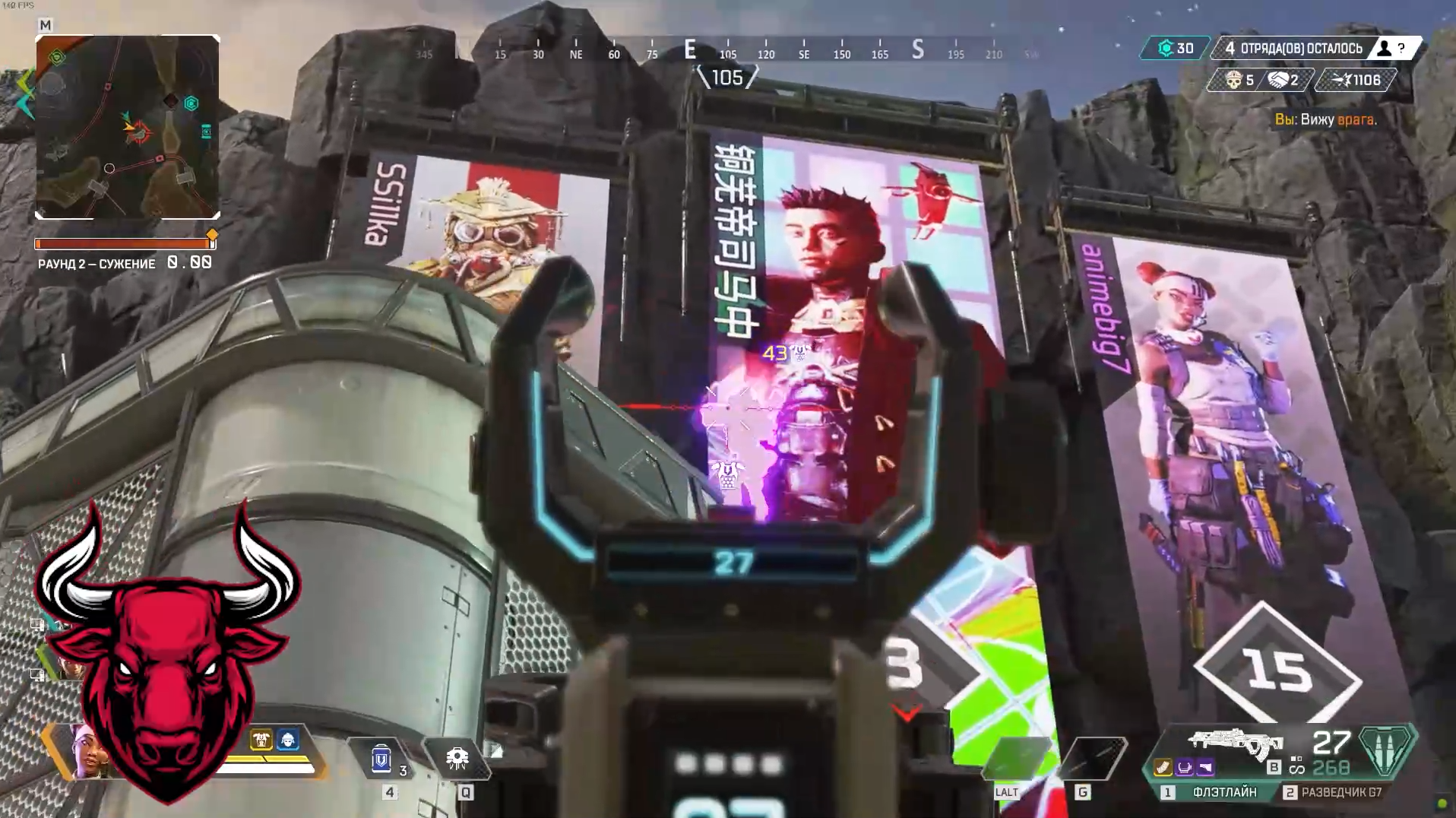The height and width of the screenshot is (818, 1456).
Task: Click the gold body armor icon
Action: click(261, 740)
